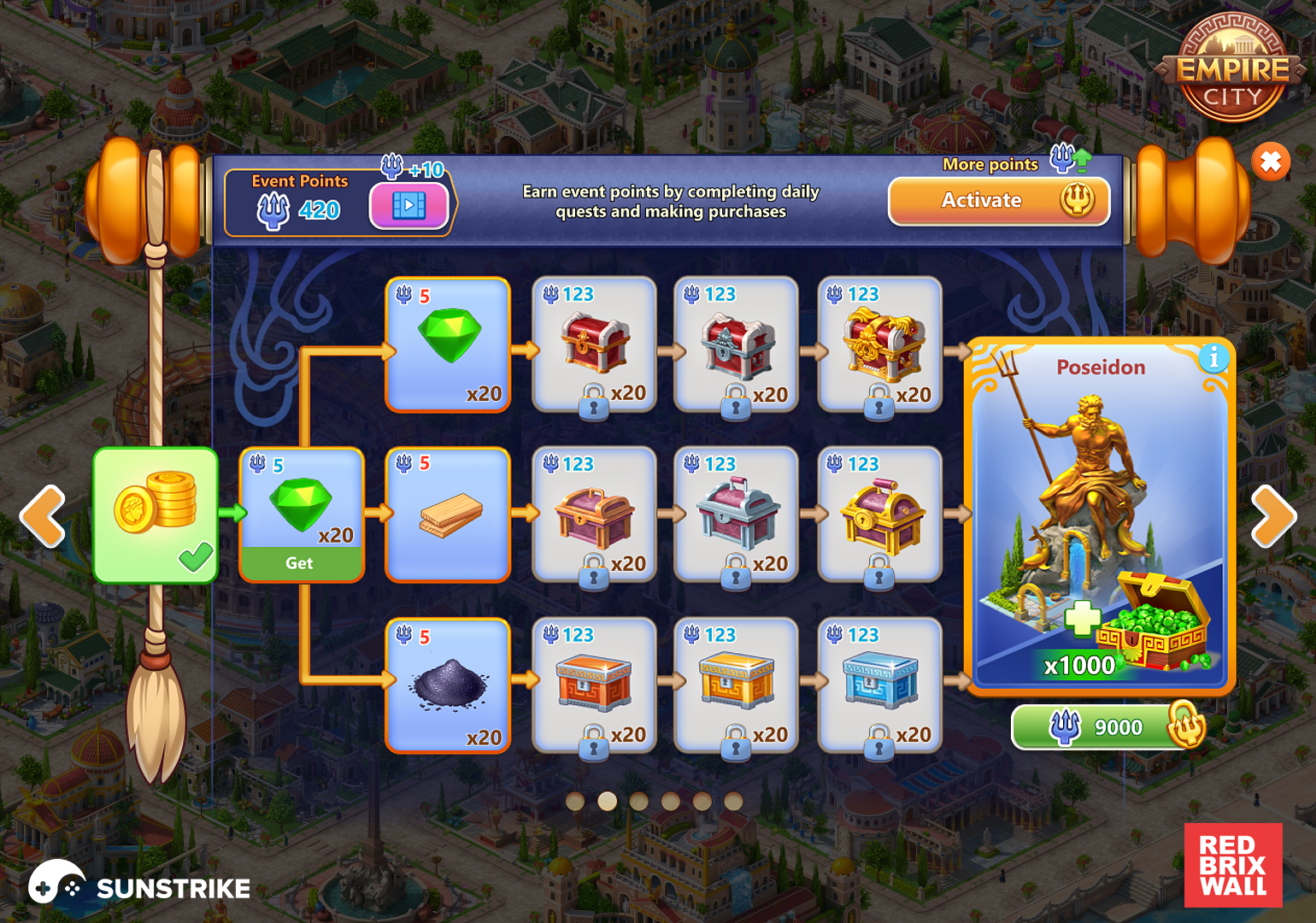Open Poseidon statue info
Screen dimensions: 1316x923
click(x=1213, y=358)
